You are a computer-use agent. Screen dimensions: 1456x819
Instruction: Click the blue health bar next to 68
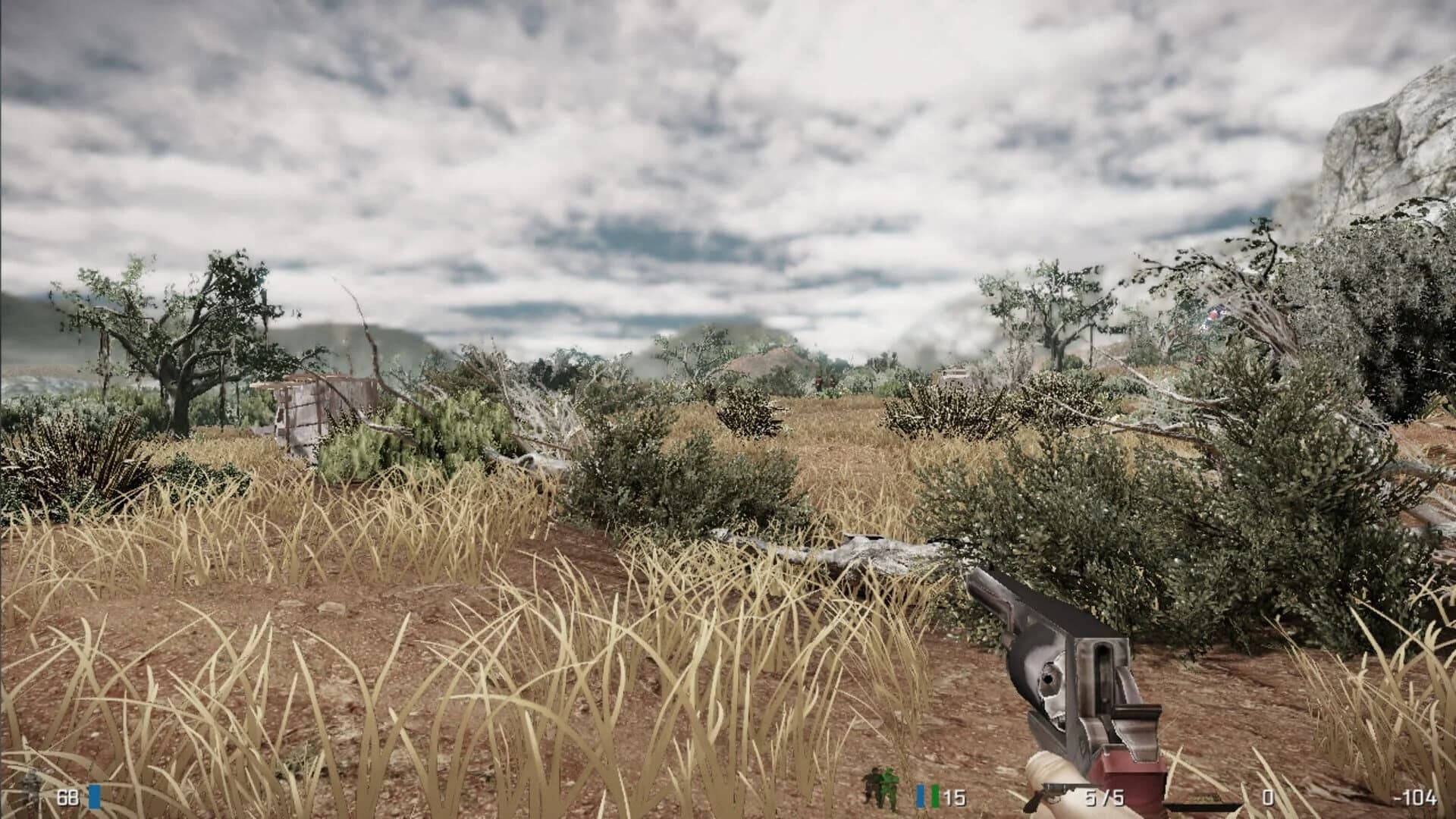(93, 796)
